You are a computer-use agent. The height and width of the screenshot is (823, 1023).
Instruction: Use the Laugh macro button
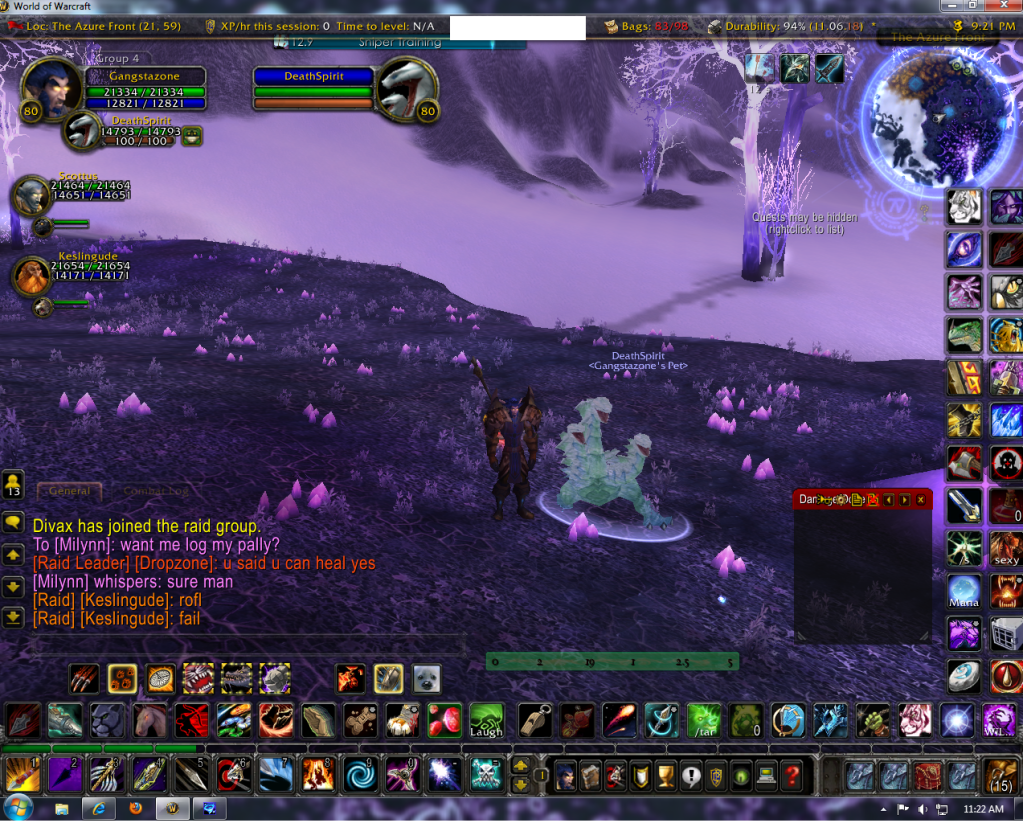pyautogui.click(x=486, y=720)
